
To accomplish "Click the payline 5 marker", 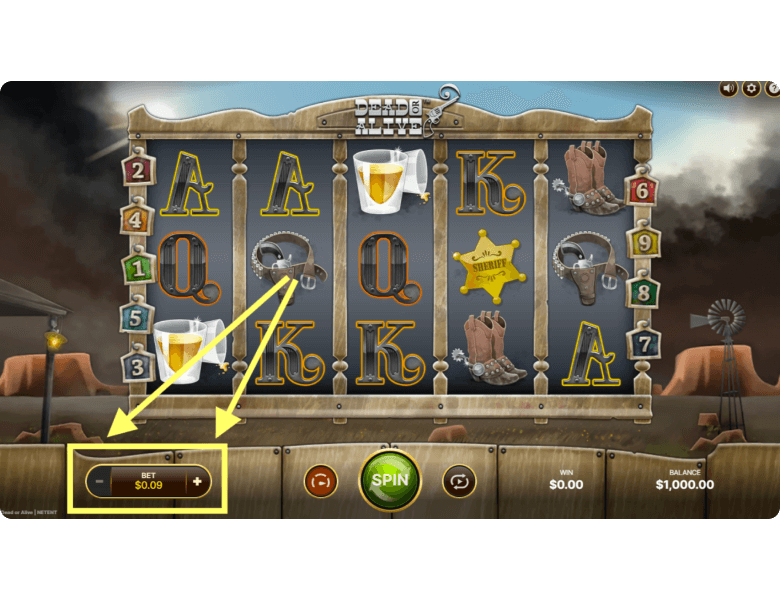I will (x=137, y=317).
